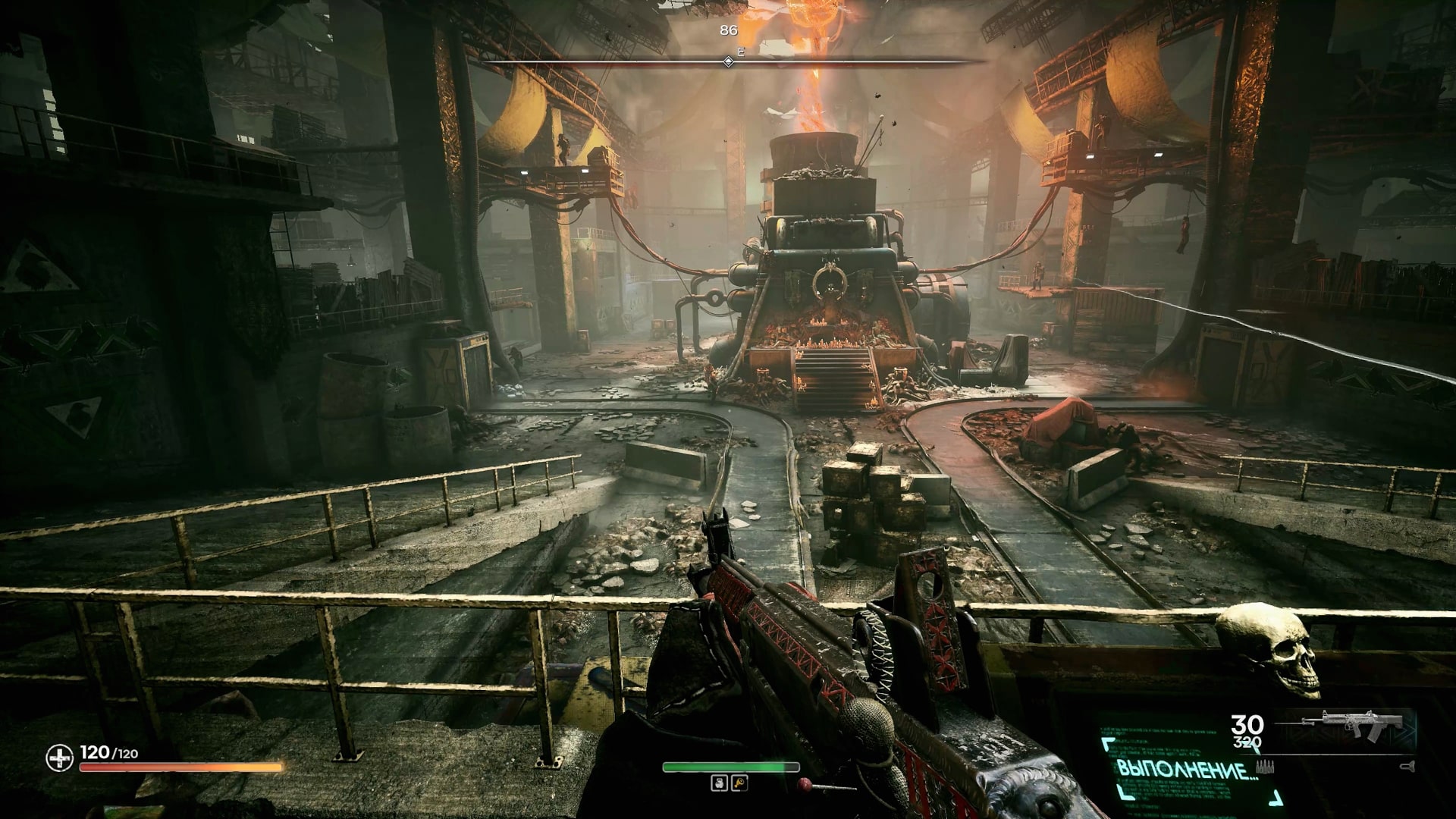The width and height of the screenshot is (1456, 819).
Task: Click the health cross icon
Action: coord(59,758)
